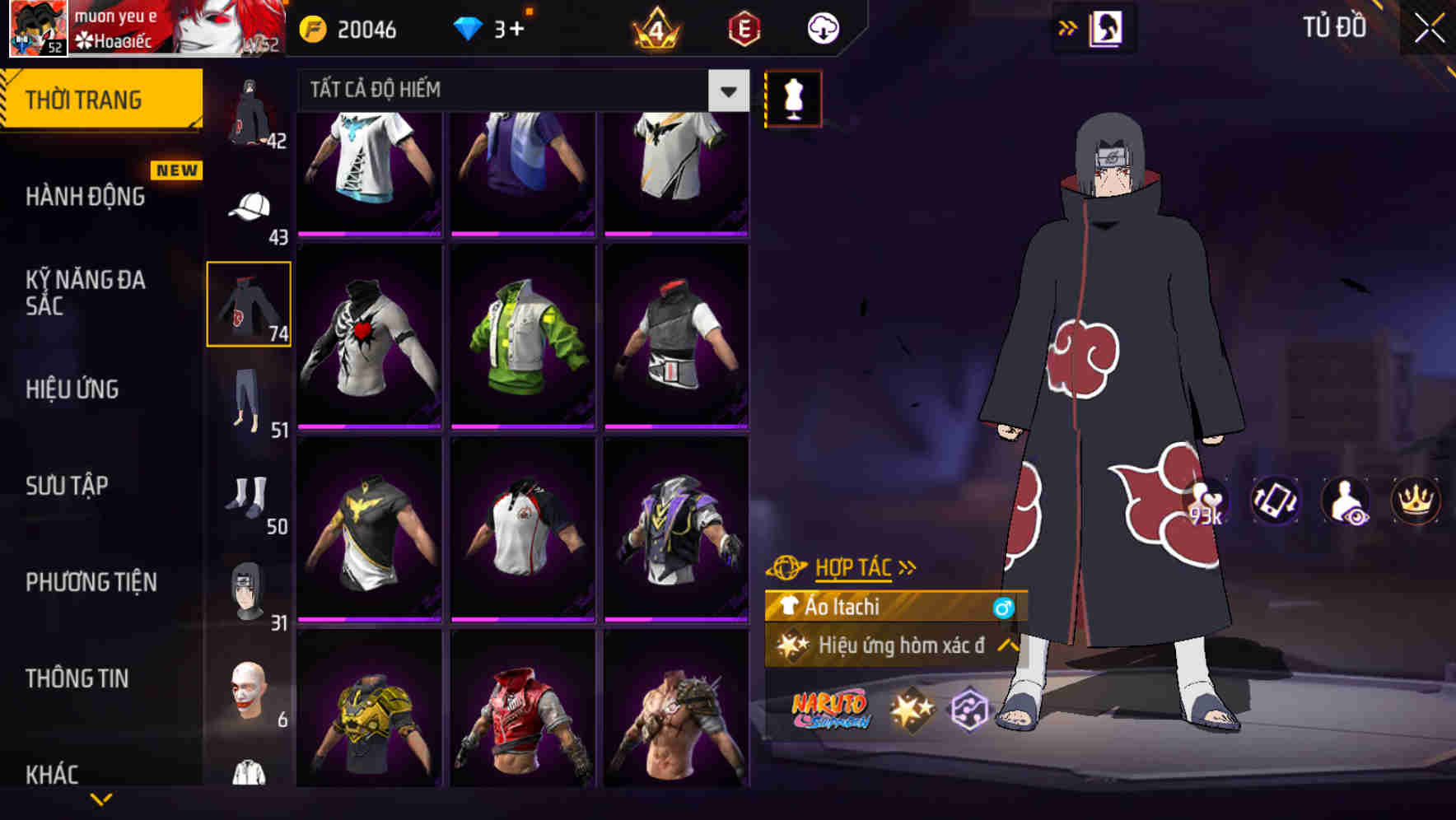Click the cloud download icon in top bar
This screenshot has width=1456, height=820.
point(824,28)
